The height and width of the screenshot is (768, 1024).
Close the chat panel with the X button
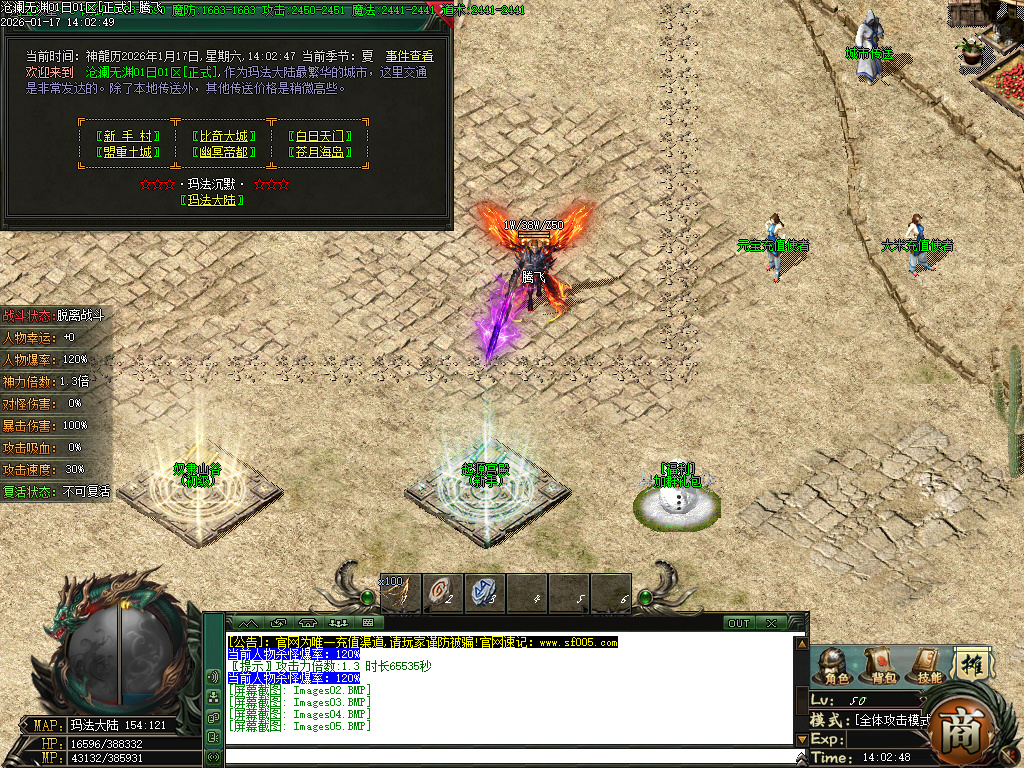[771, 623]
